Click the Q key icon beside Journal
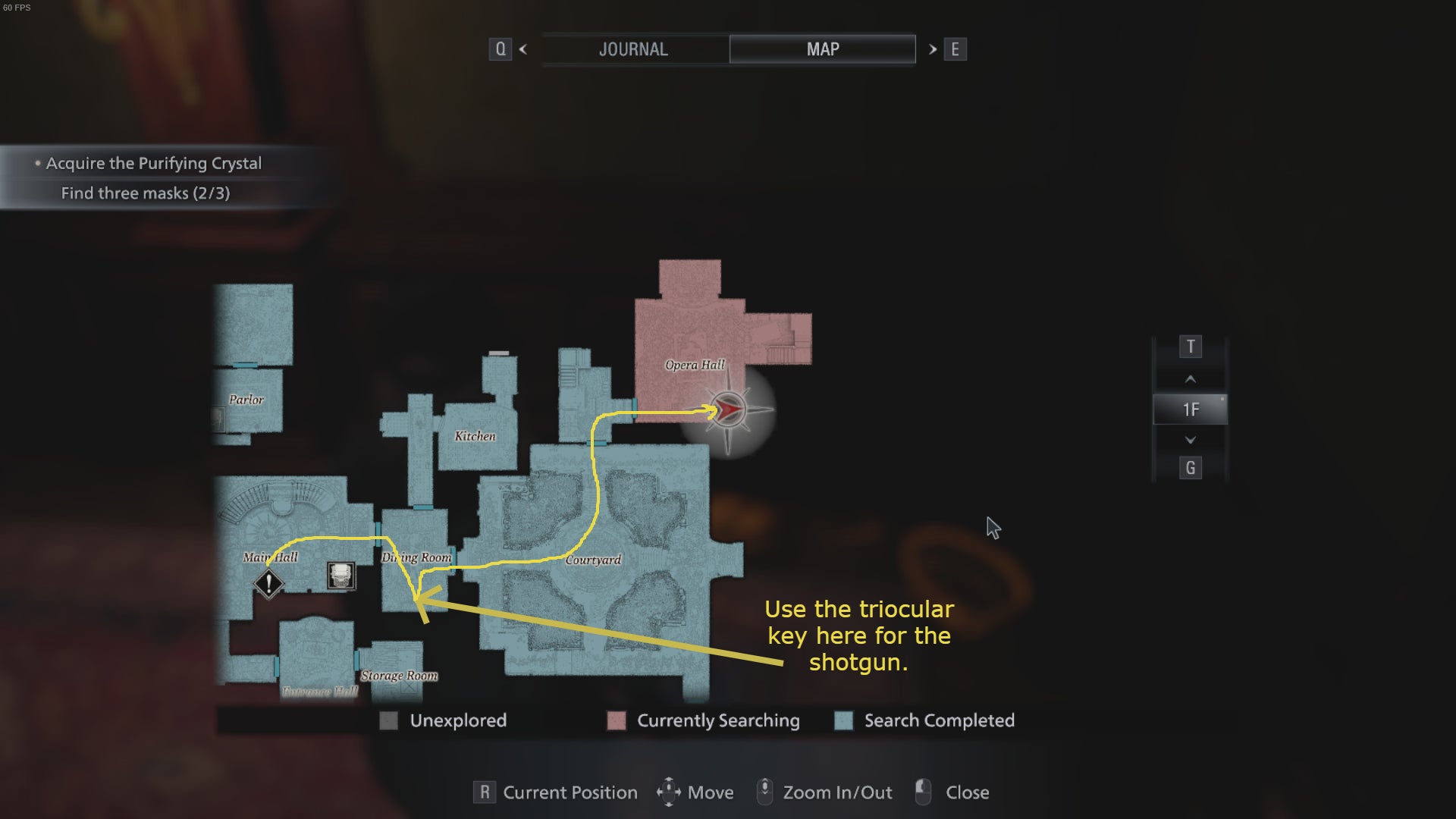The image size is (1456, 819). pos(500,49)
